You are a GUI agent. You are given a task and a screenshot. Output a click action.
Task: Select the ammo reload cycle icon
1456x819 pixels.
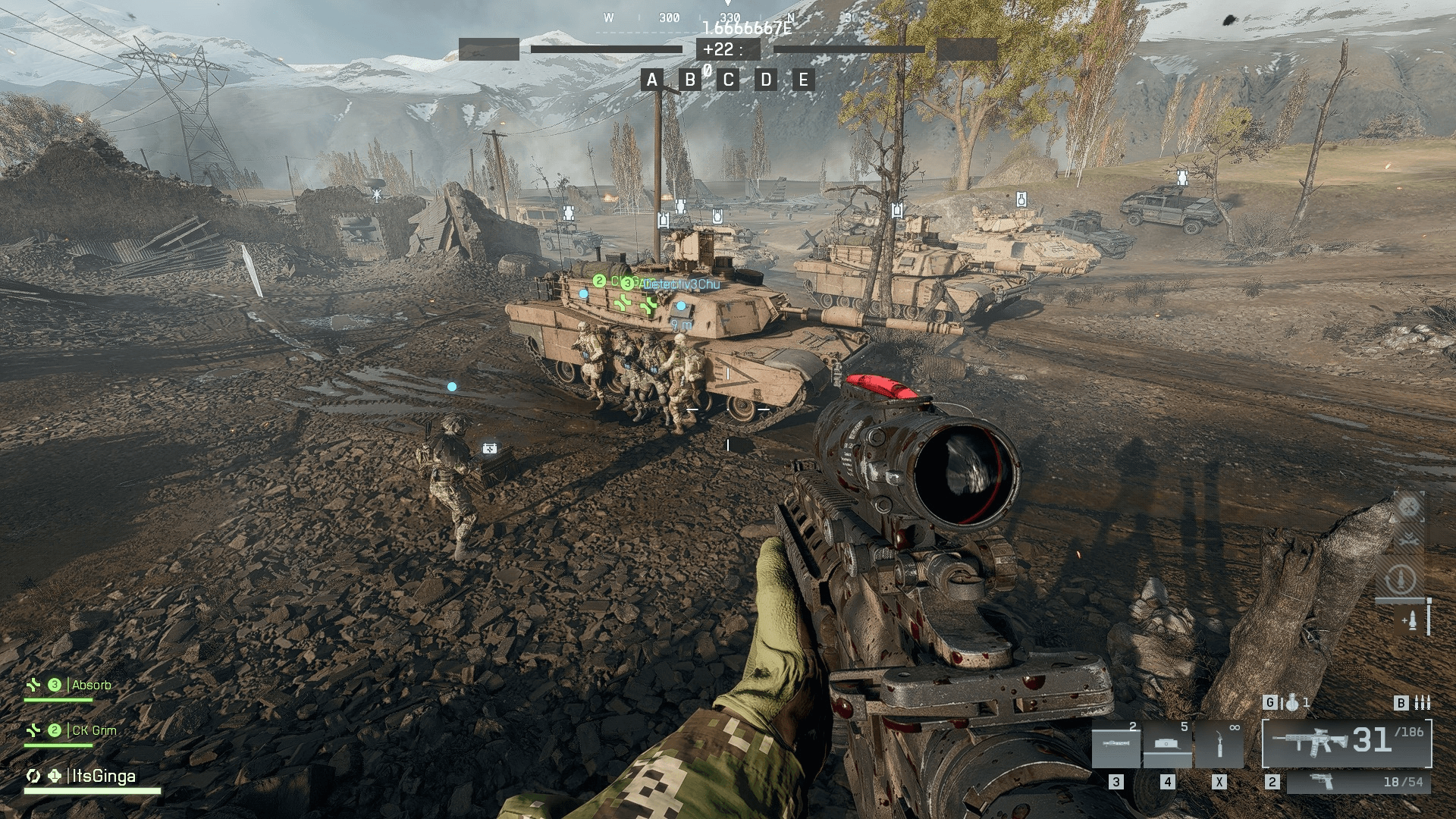[x=1401, y=580]
